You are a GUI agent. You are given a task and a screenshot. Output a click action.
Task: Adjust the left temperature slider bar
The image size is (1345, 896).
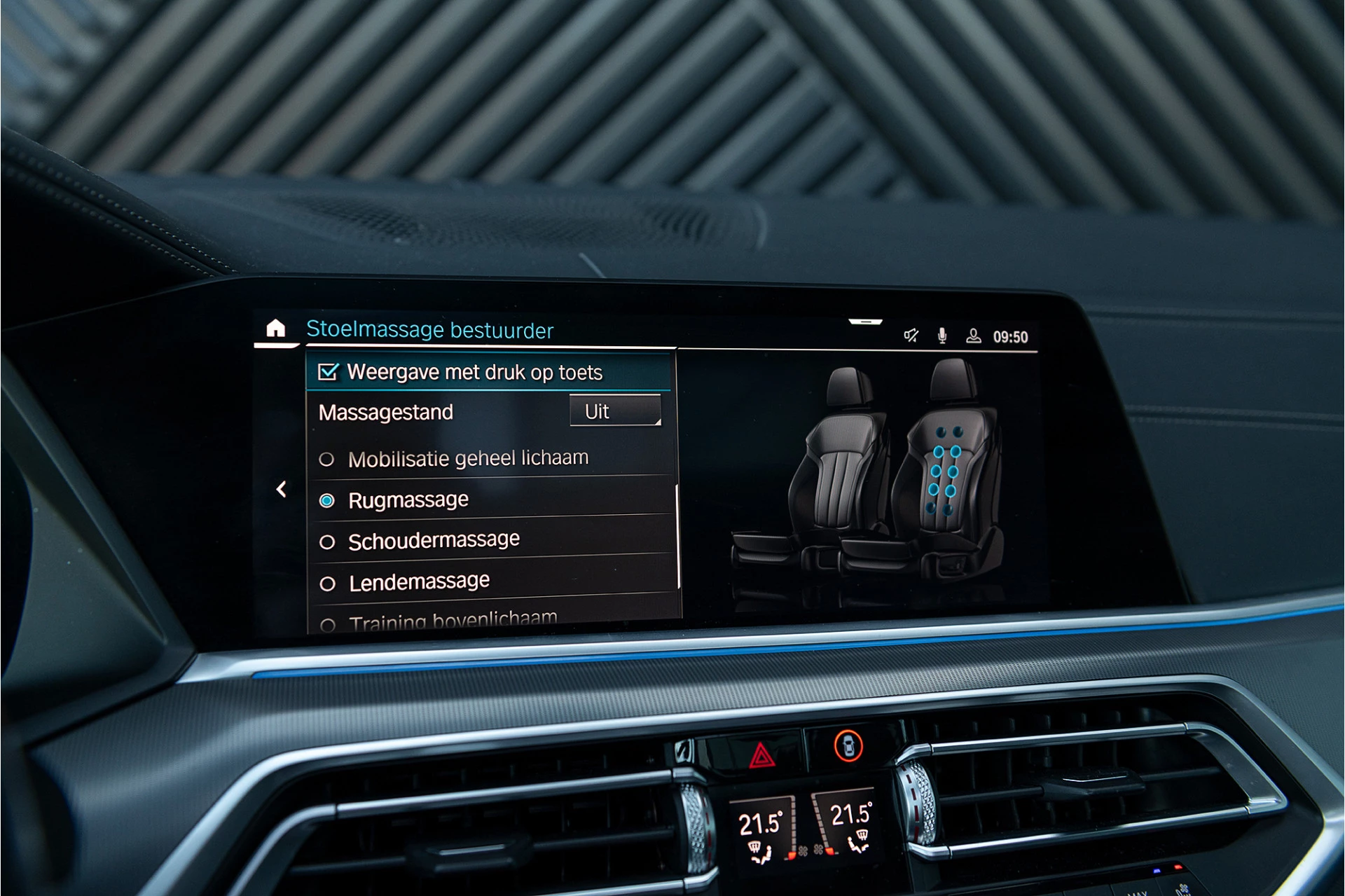[x=793, y=827]
